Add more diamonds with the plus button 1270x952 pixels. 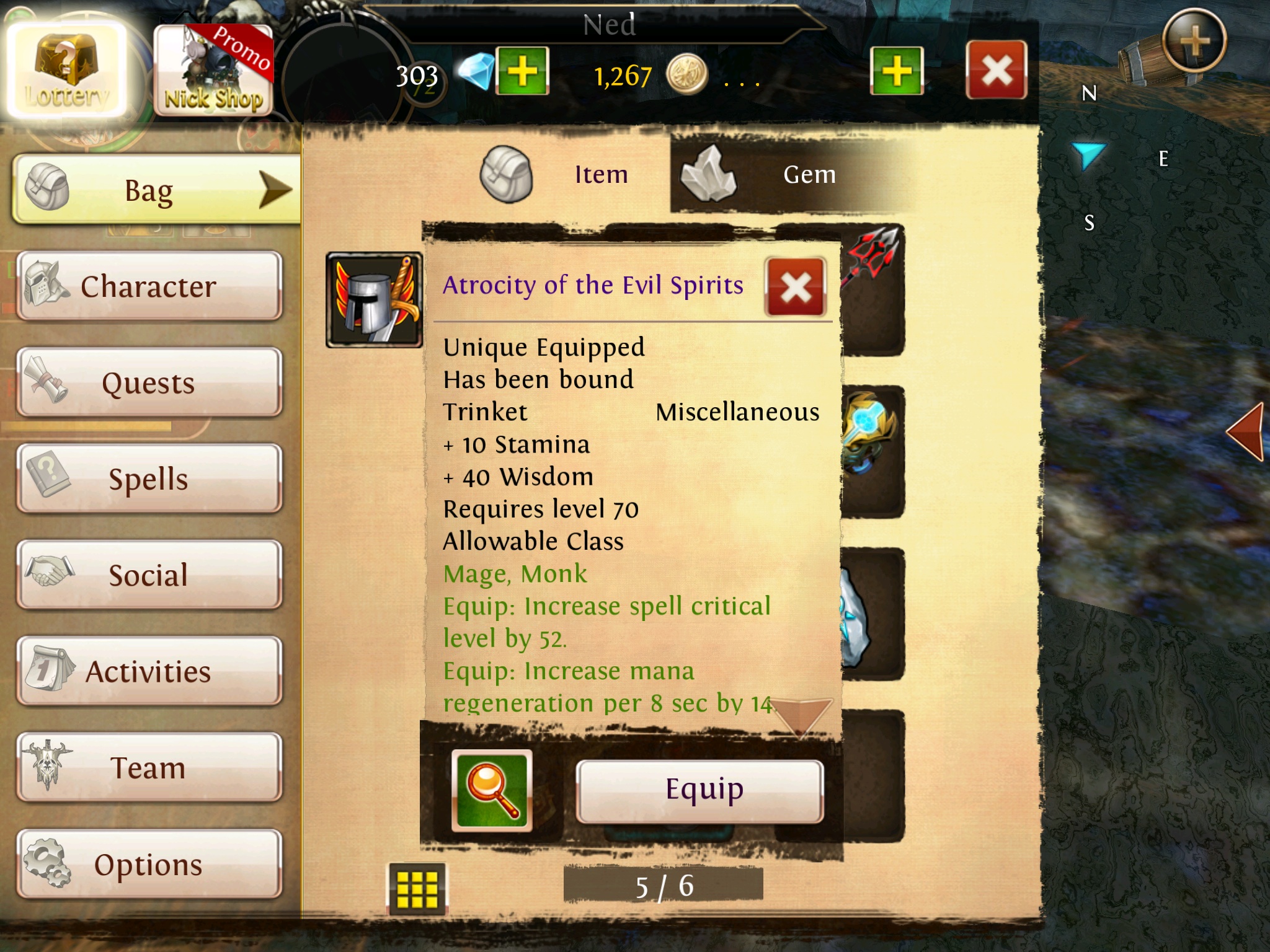tap(523, 71)
